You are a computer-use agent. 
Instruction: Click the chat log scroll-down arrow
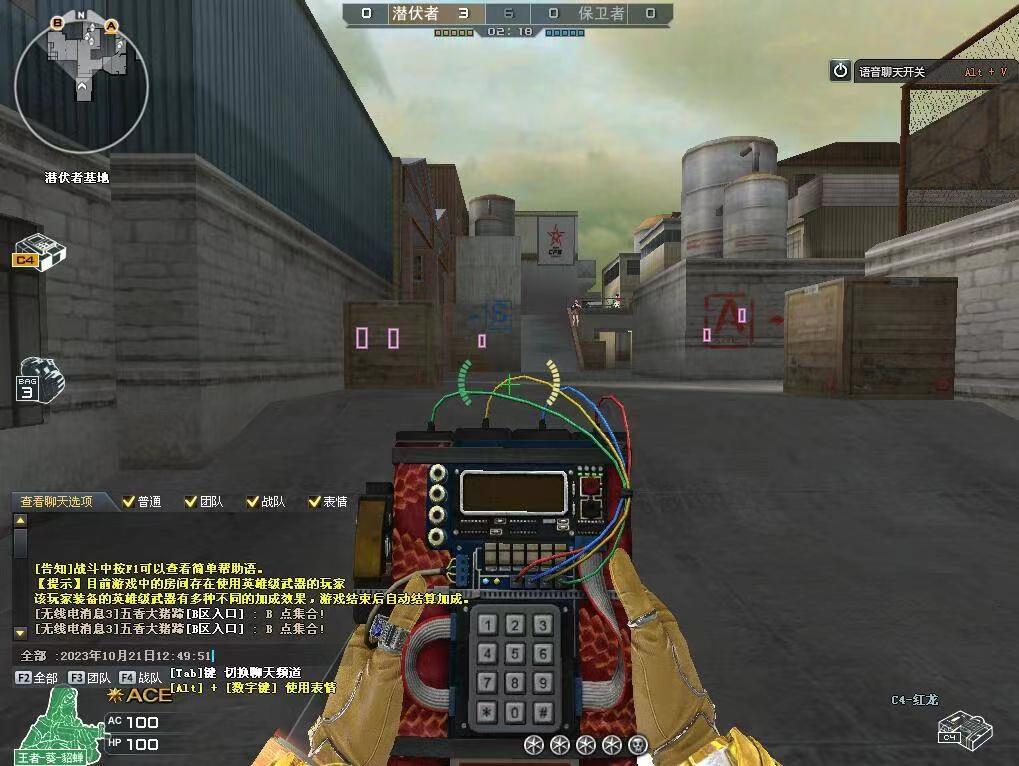20,632
